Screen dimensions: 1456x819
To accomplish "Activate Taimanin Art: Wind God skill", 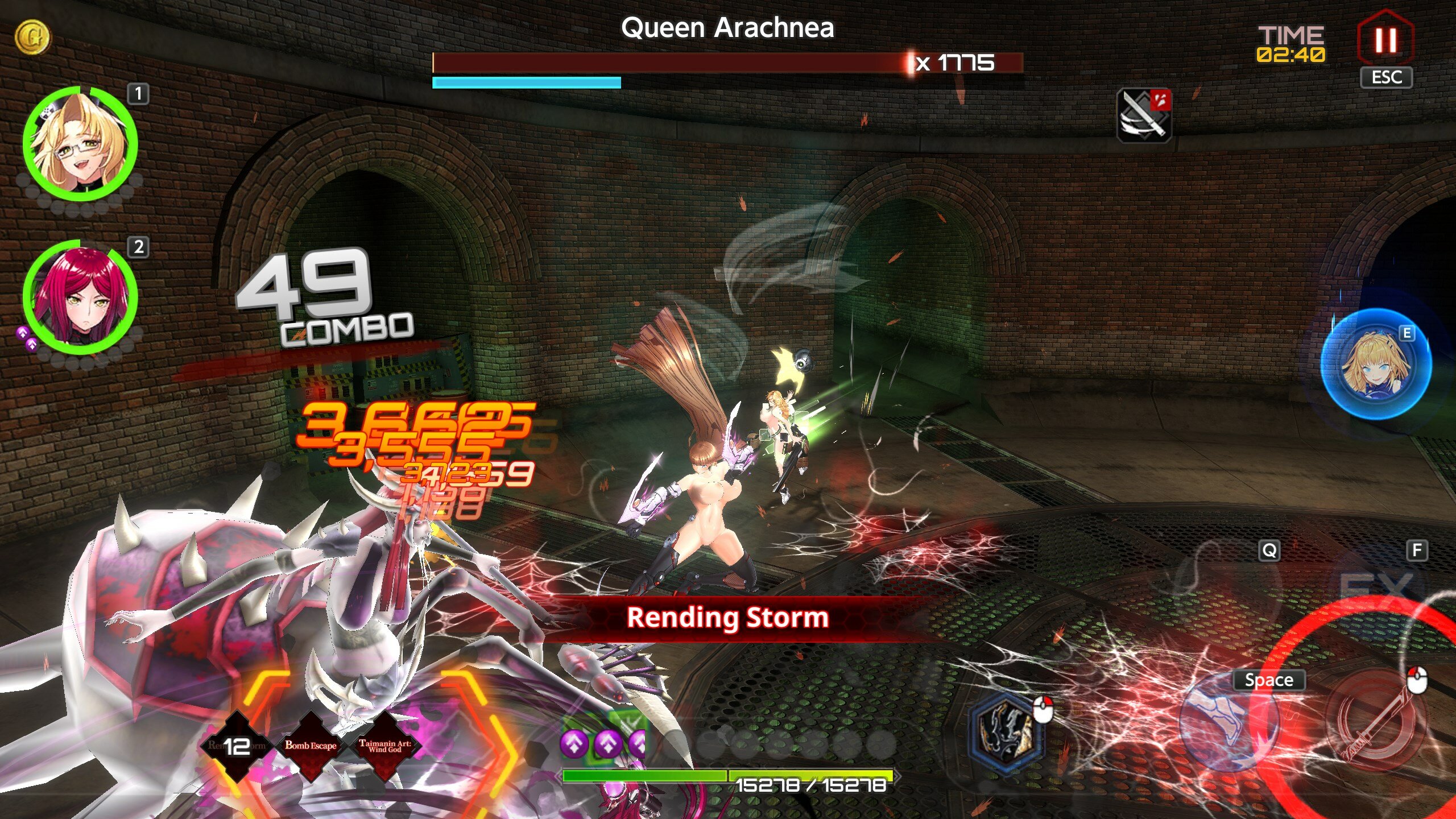I will click(x=385, y=745).
